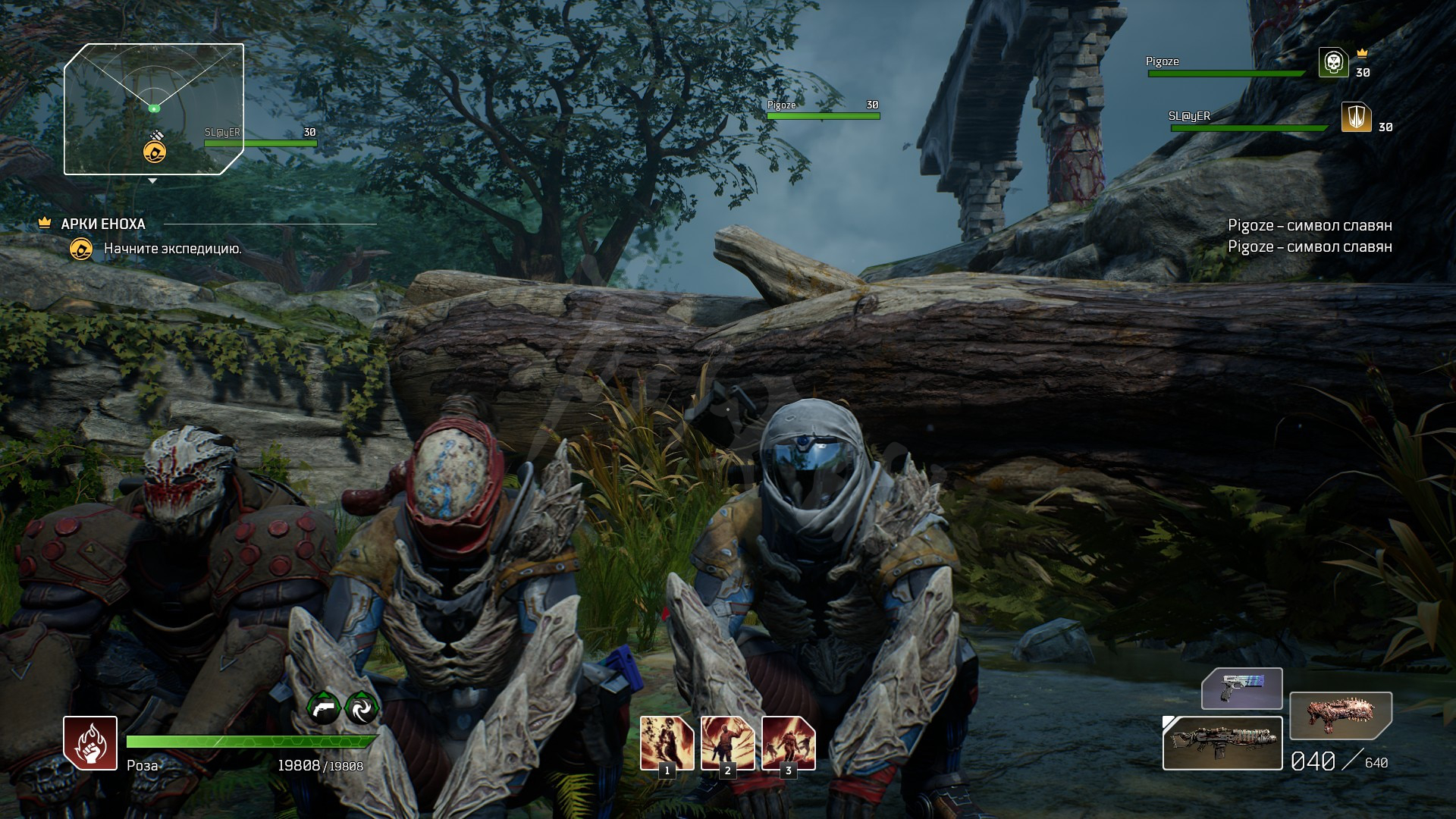
Task: Switch to the spiked secondary weapon slot
Action: tap(1340, 715)
